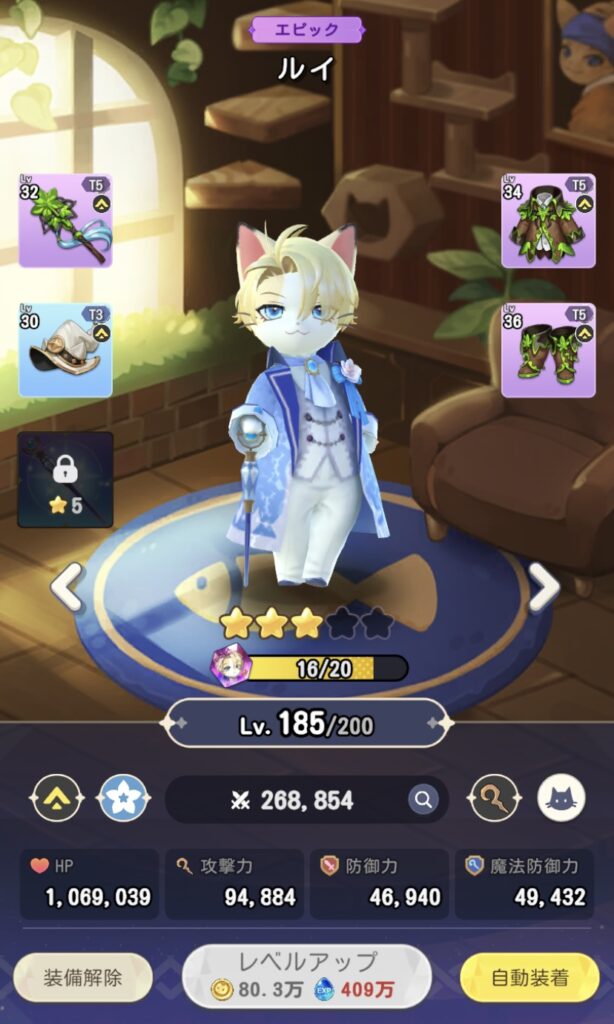
Task: Tap the エピック rarity badge
Action: coord(307,30)
